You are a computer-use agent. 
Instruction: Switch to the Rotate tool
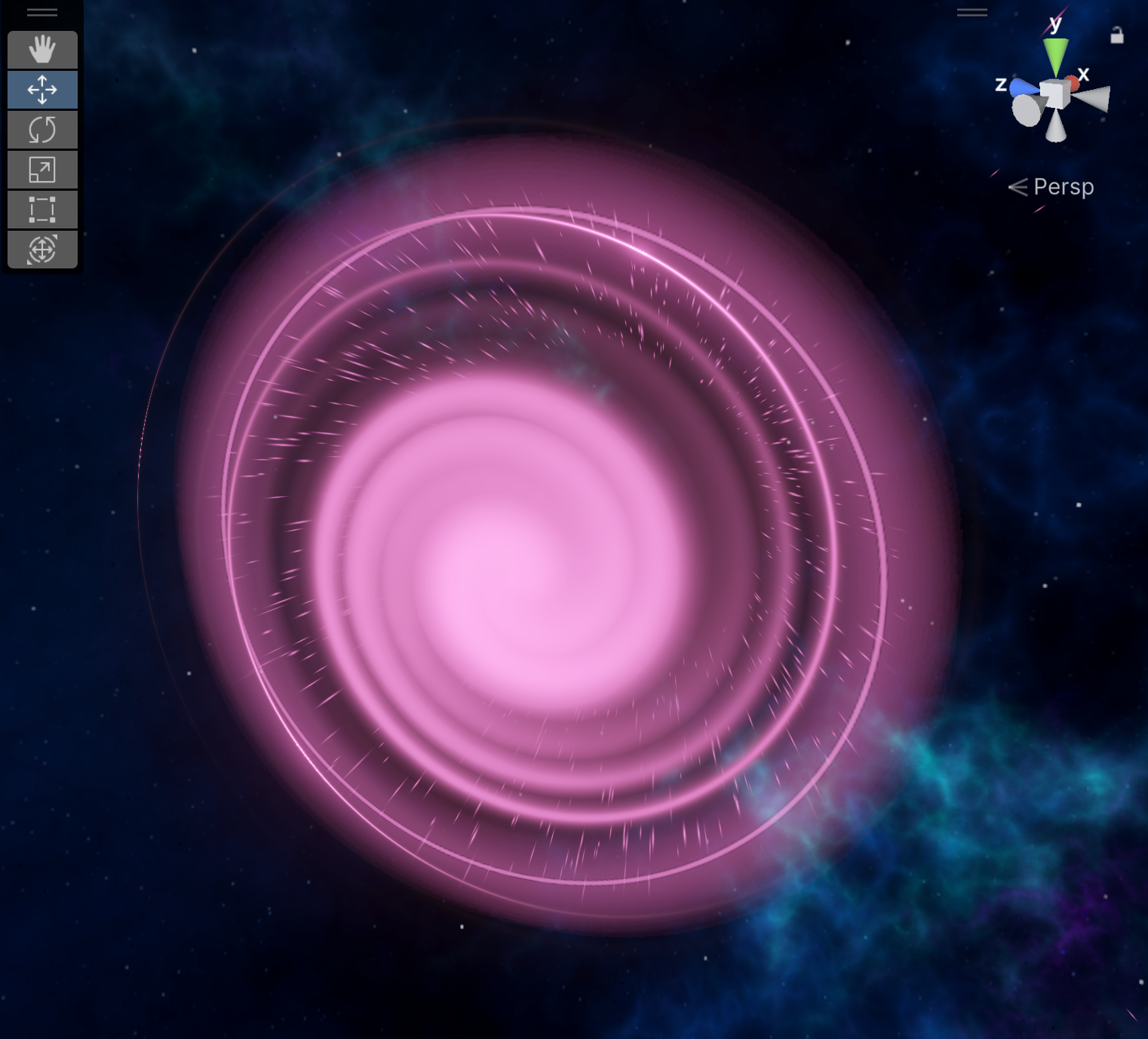pos(42,130)
